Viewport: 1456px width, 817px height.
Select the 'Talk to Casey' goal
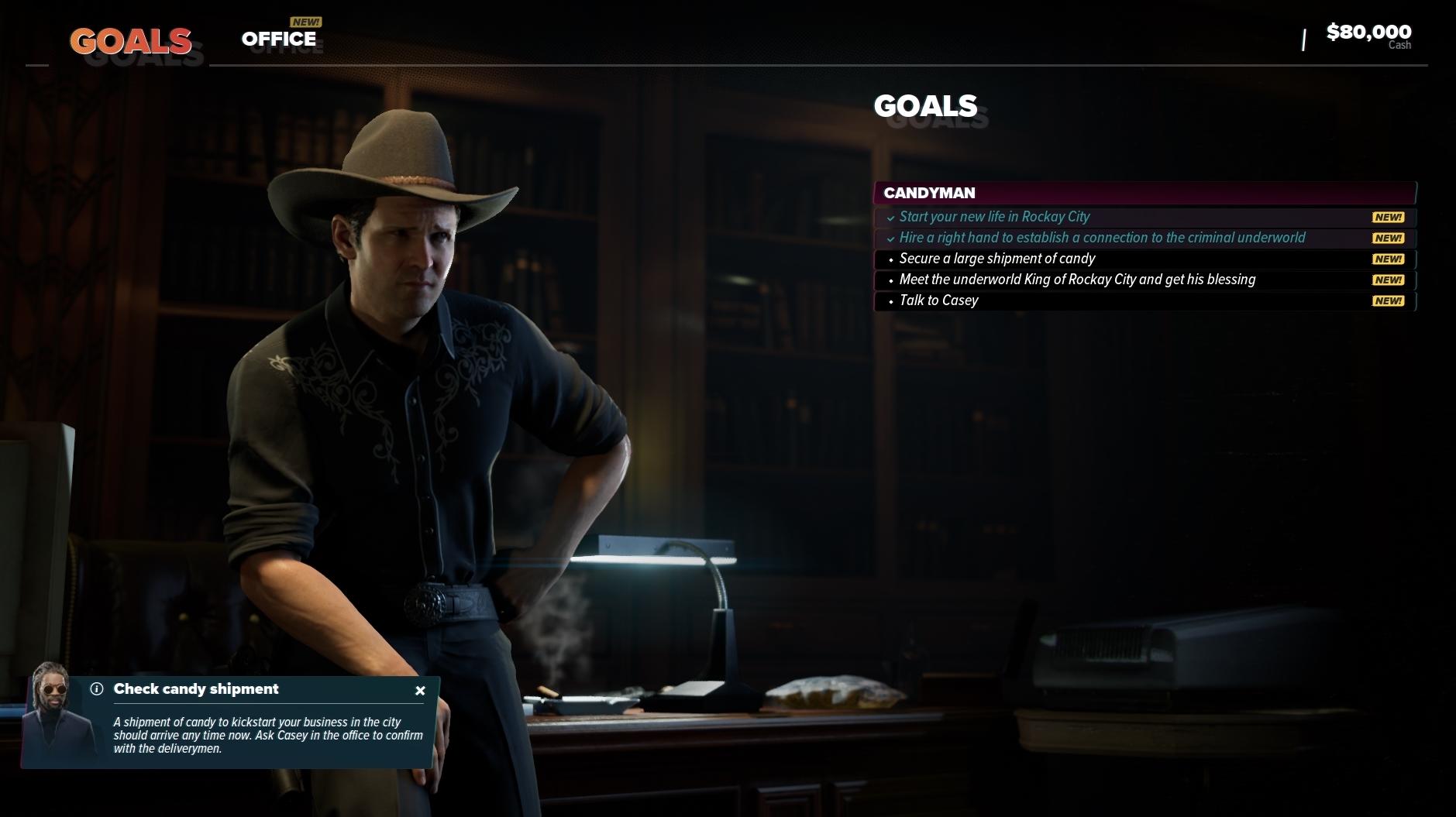tap(938, 300)
